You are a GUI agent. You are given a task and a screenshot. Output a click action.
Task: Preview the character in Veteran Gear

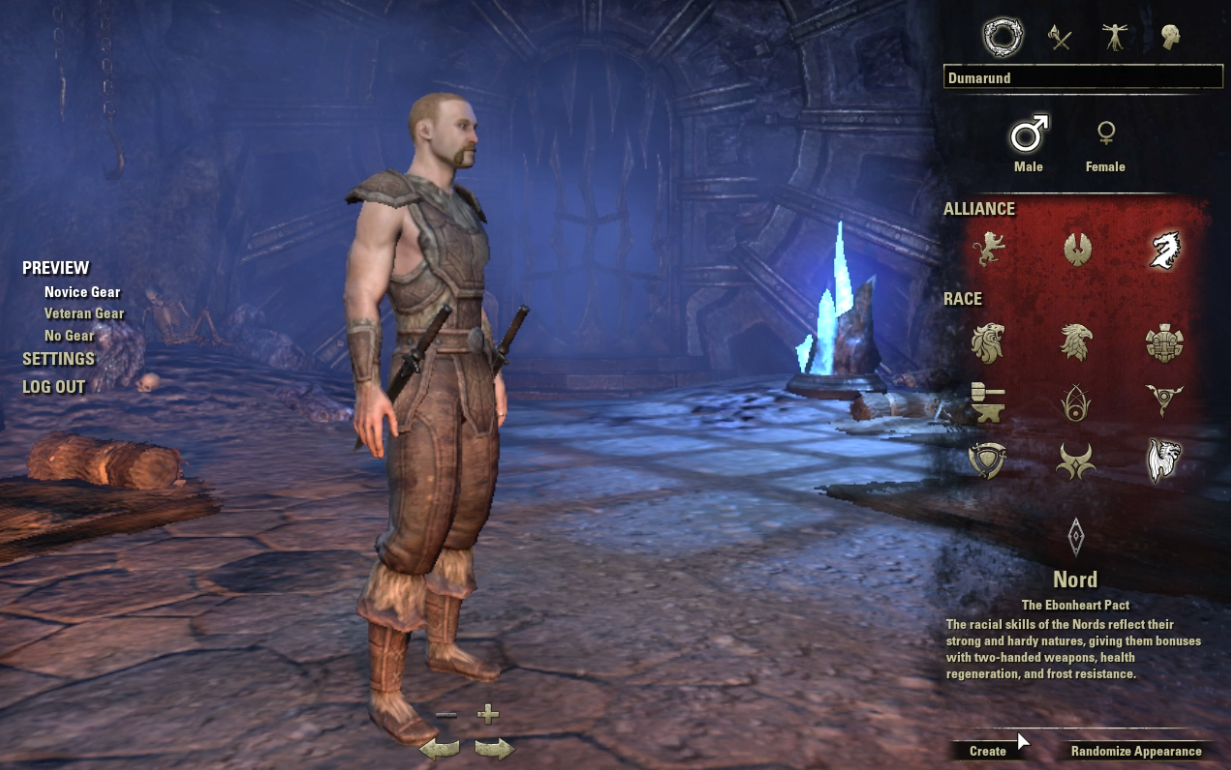(84, 314)
